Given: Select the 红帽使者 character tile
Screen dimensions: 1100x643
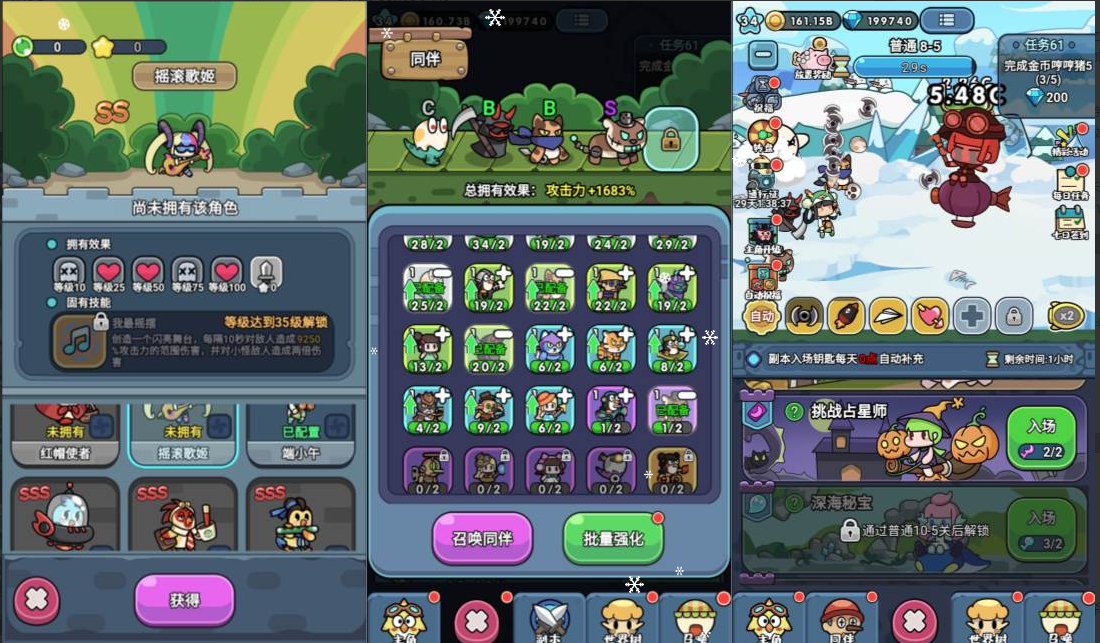Looking at the screenshot, I should (65, 435).
